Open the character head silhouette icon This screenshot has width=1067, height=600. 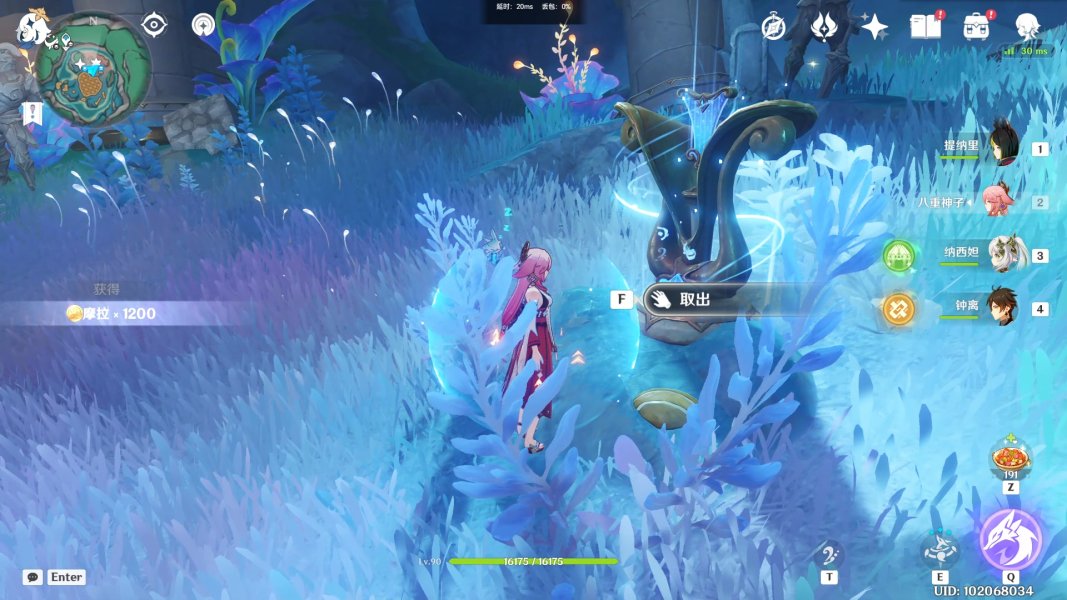coord(1027,27)
